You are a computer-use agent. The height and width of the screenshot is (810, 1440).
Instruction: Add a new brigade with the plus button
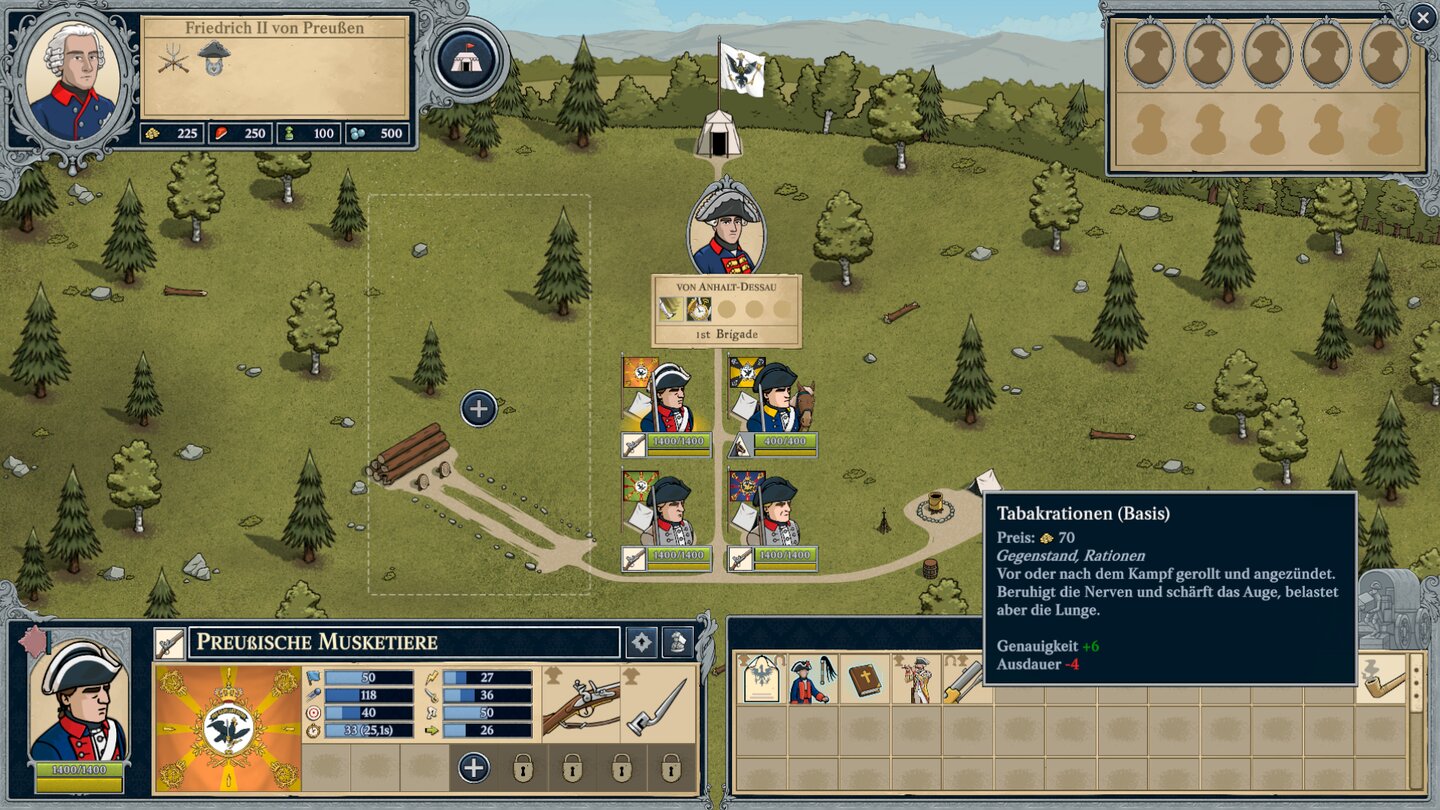coord(479,408)
